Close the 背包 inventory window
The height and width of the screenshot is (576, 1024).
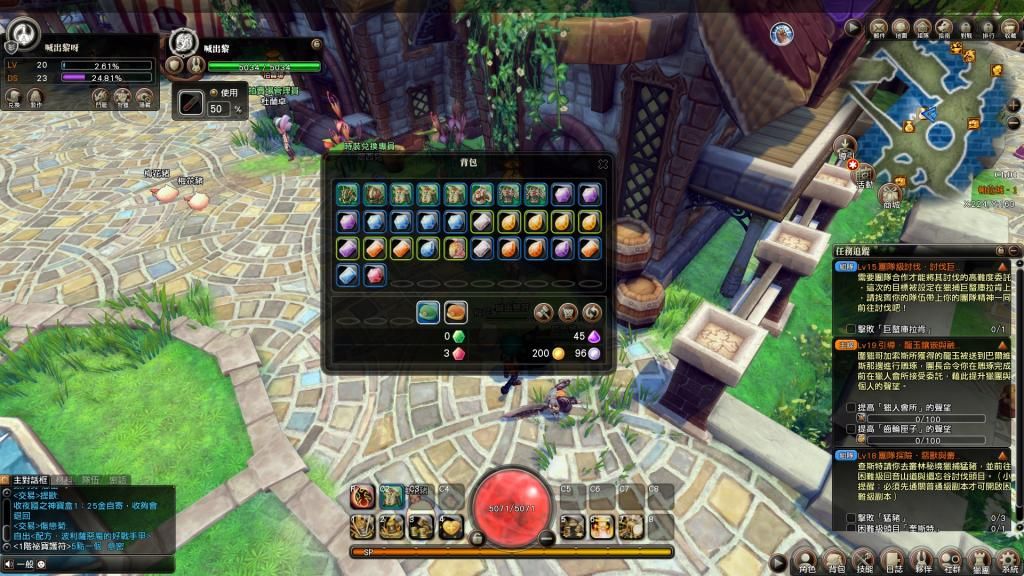[603, 164]
